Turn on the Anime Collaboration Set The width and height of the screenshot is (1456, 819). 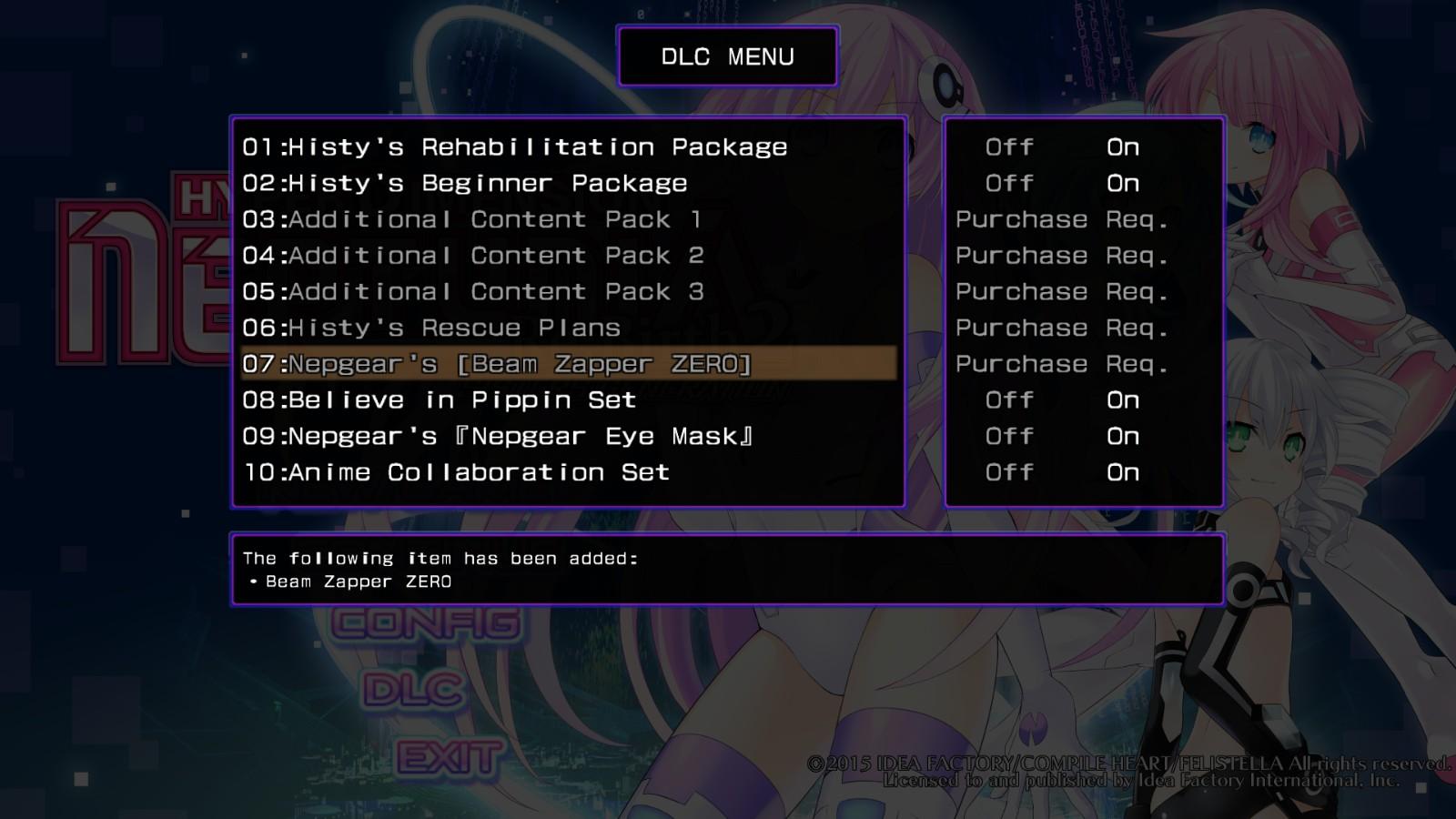(1122, 472)
